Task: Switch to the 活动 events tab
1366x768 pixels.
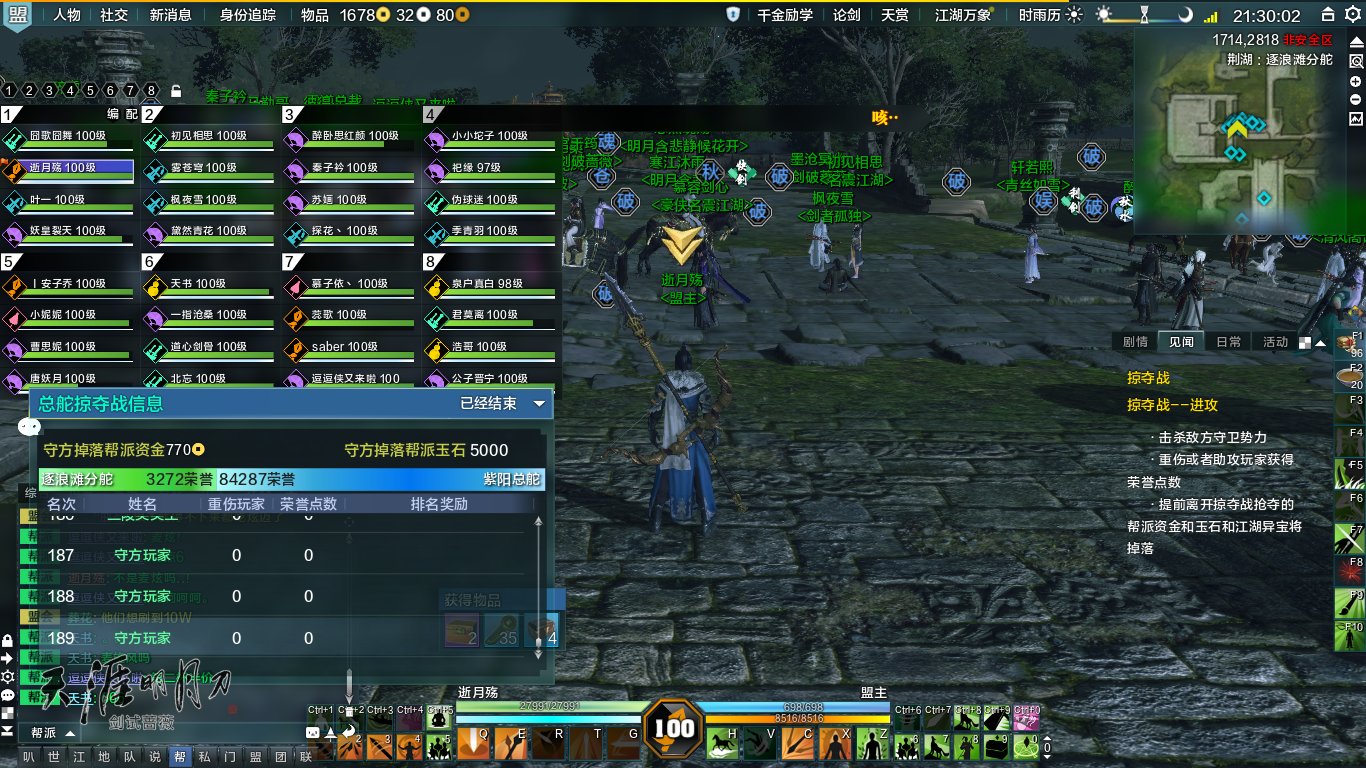Action: tap(1275, 342)
